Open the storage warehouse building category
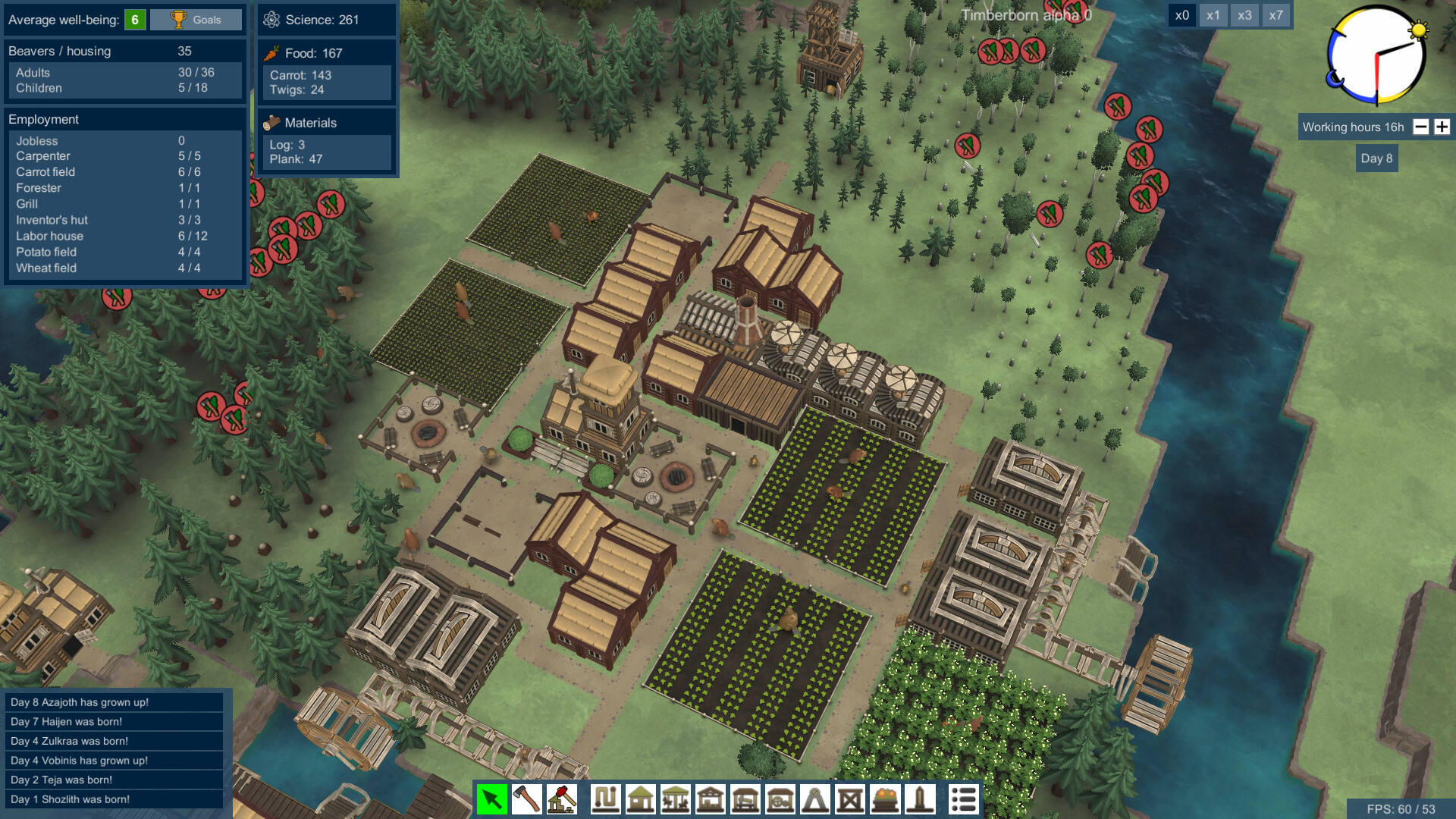1456x819 pixels. [710, 799]
